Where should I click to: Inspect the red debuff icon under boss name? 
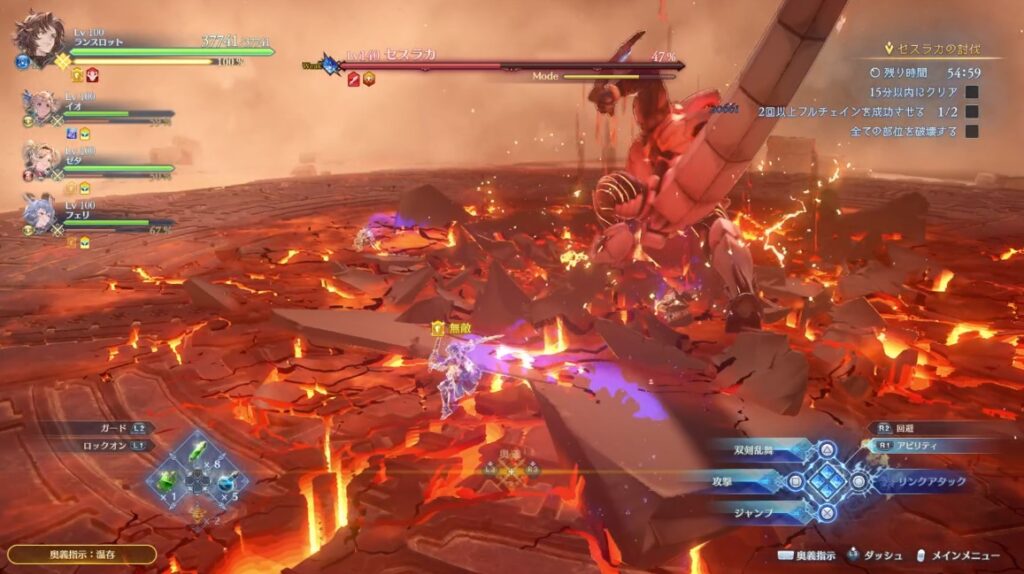pos(353,80)
